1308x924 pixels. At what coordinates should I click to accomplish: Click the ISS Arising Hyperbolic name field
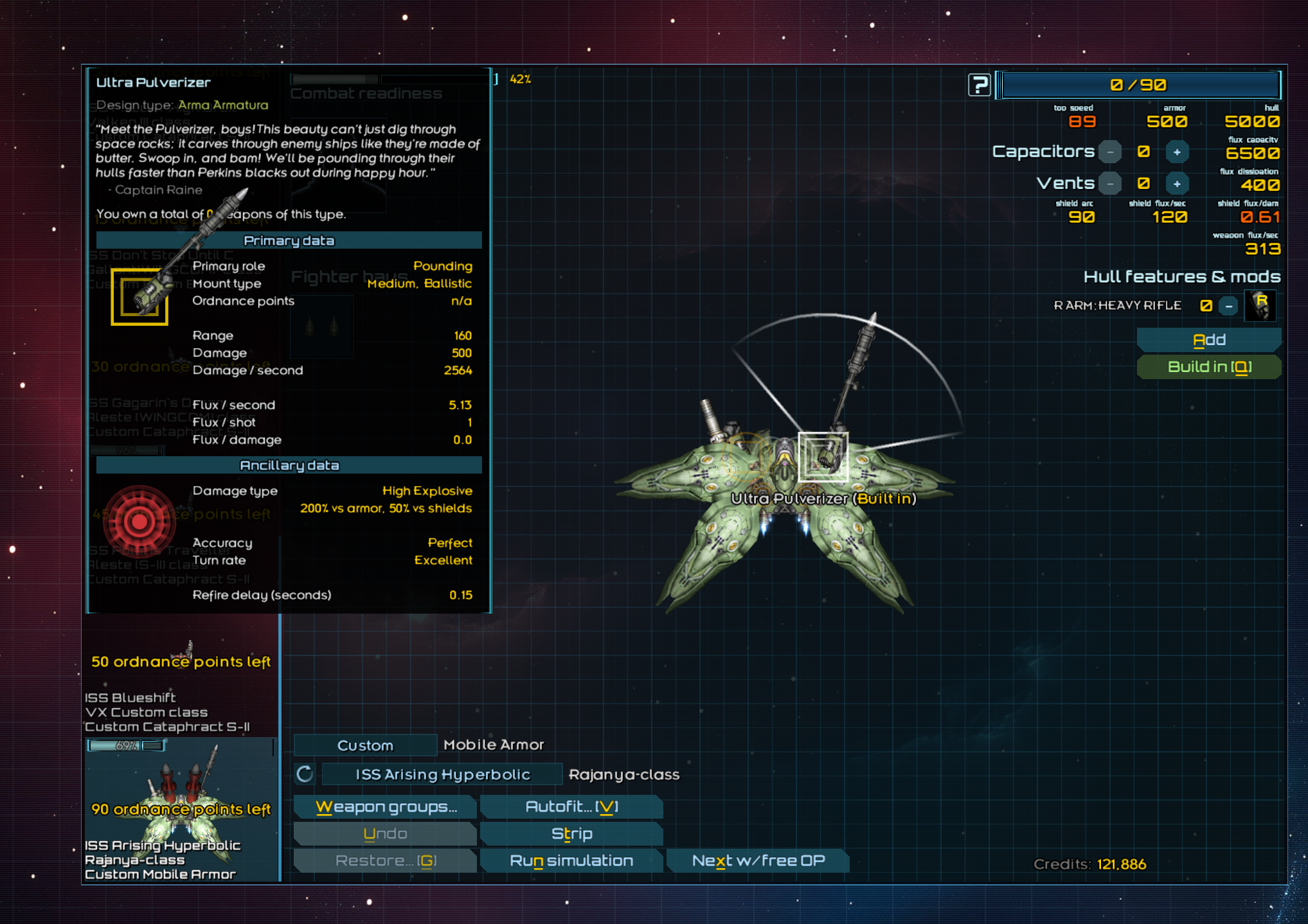(442, 775)
